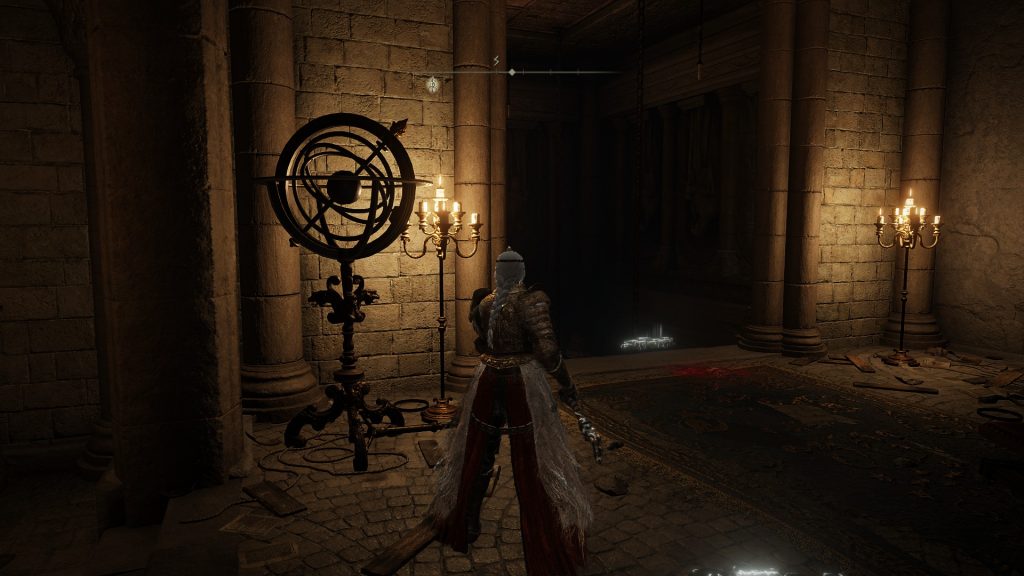Click the glowing round marker below the compass
This screenshot has width=1024, height=576.
pyautogui.click(x=432, y=85)
